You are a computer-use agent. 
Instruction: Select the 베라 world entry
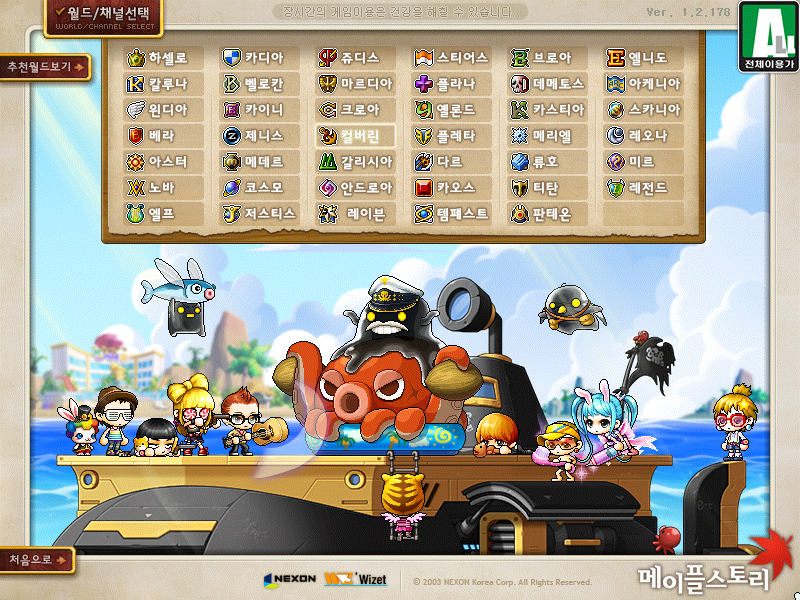[x=165, y=136]
